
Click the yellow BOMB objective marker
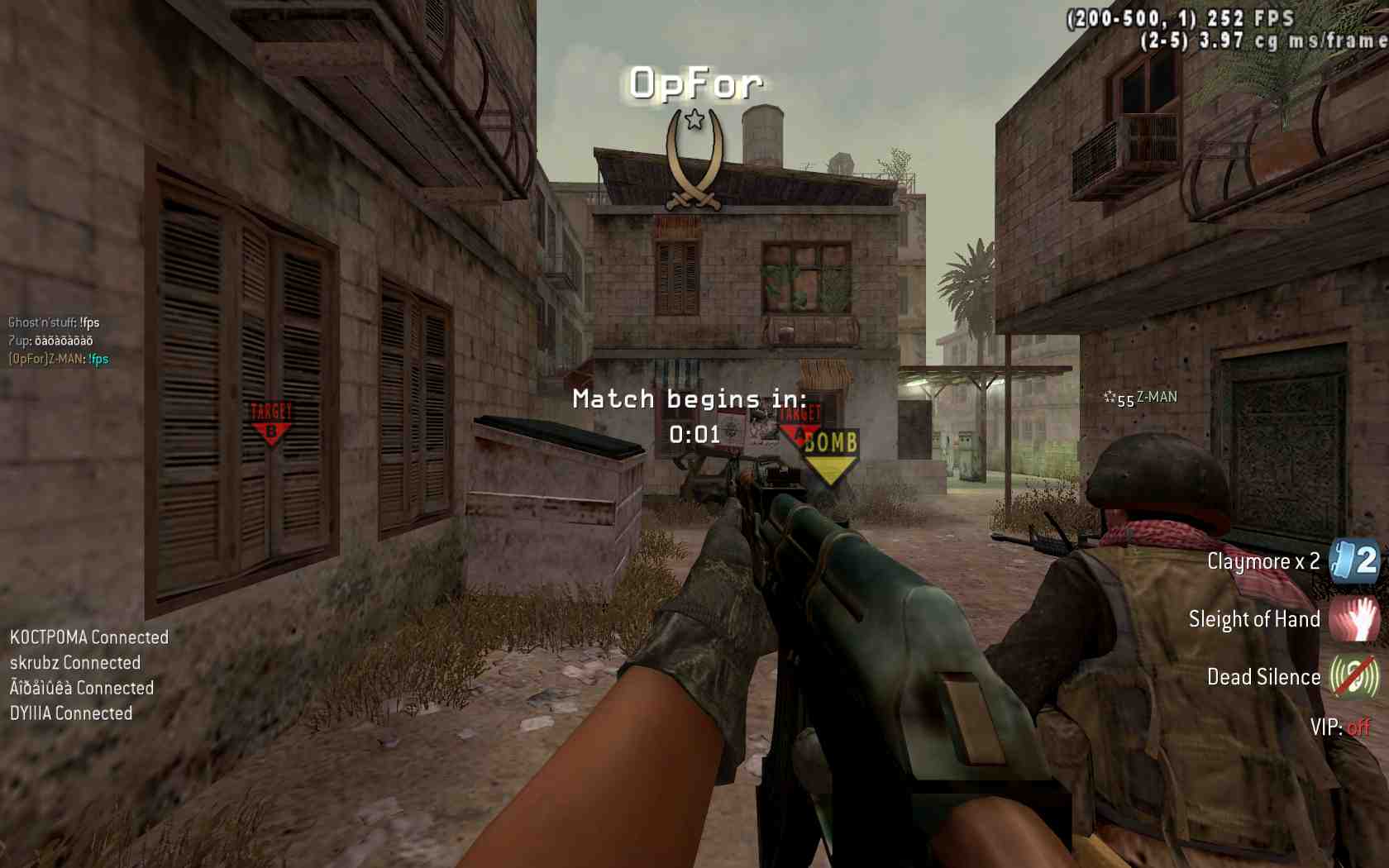tap(830, 453)
